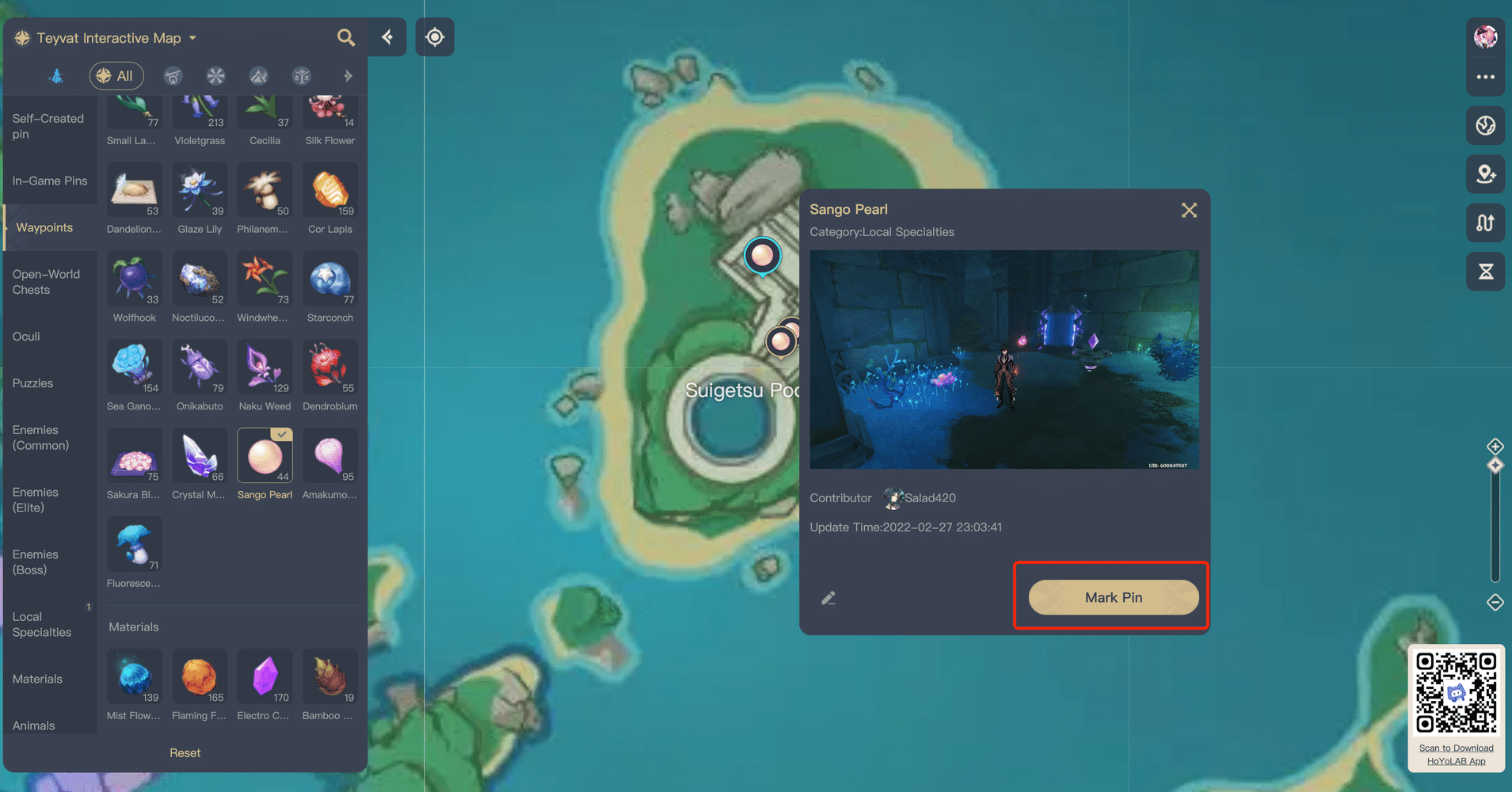
Task: Click the Sango Pearl location preview image
Action: (x=1004, y=360)
